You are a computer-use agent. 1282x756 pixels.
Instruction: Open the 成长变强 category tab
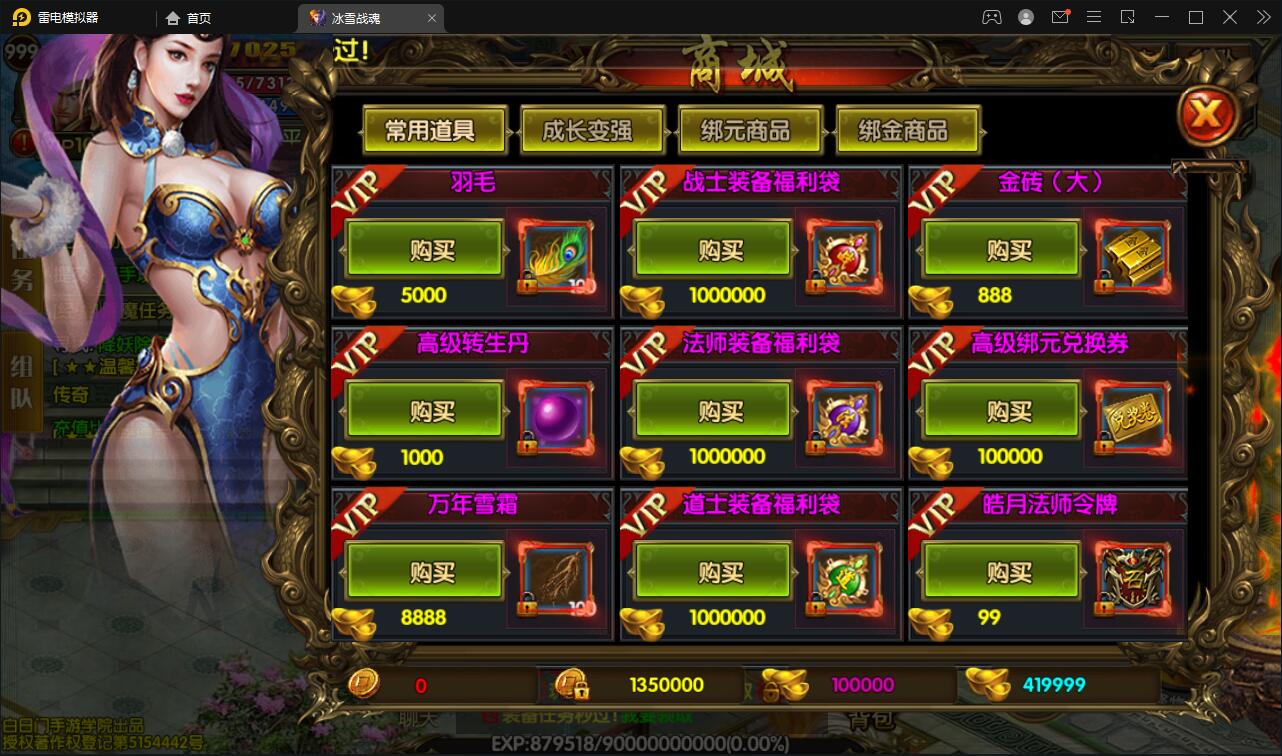592,129
